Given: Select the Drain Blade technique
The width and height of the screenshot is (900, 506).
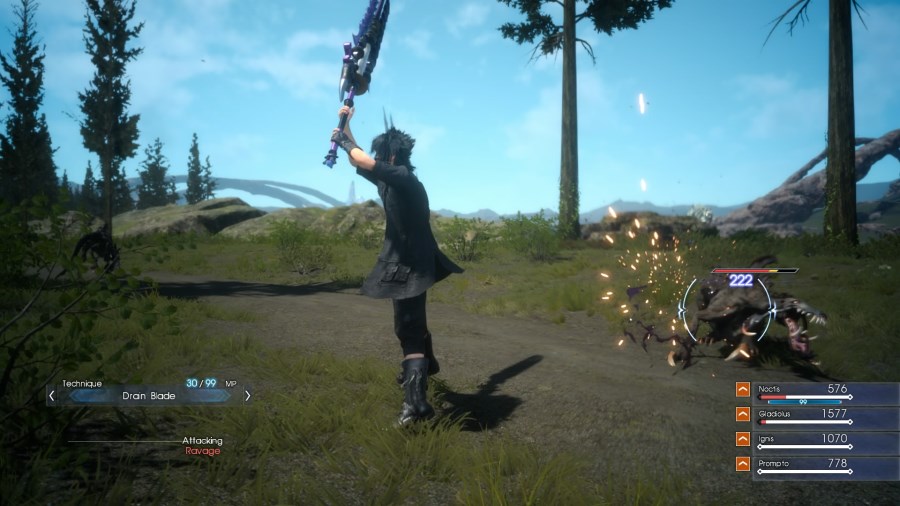Looking at the screenshot, I should point(149,395).
